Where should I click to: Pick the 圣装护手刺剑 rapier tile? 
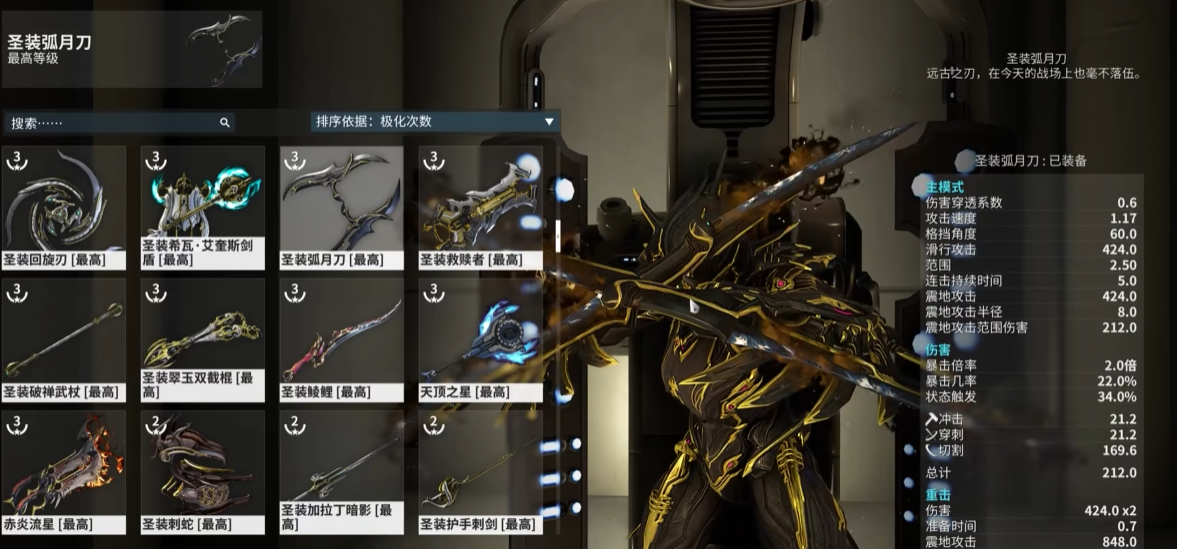[x=480, y=471]
